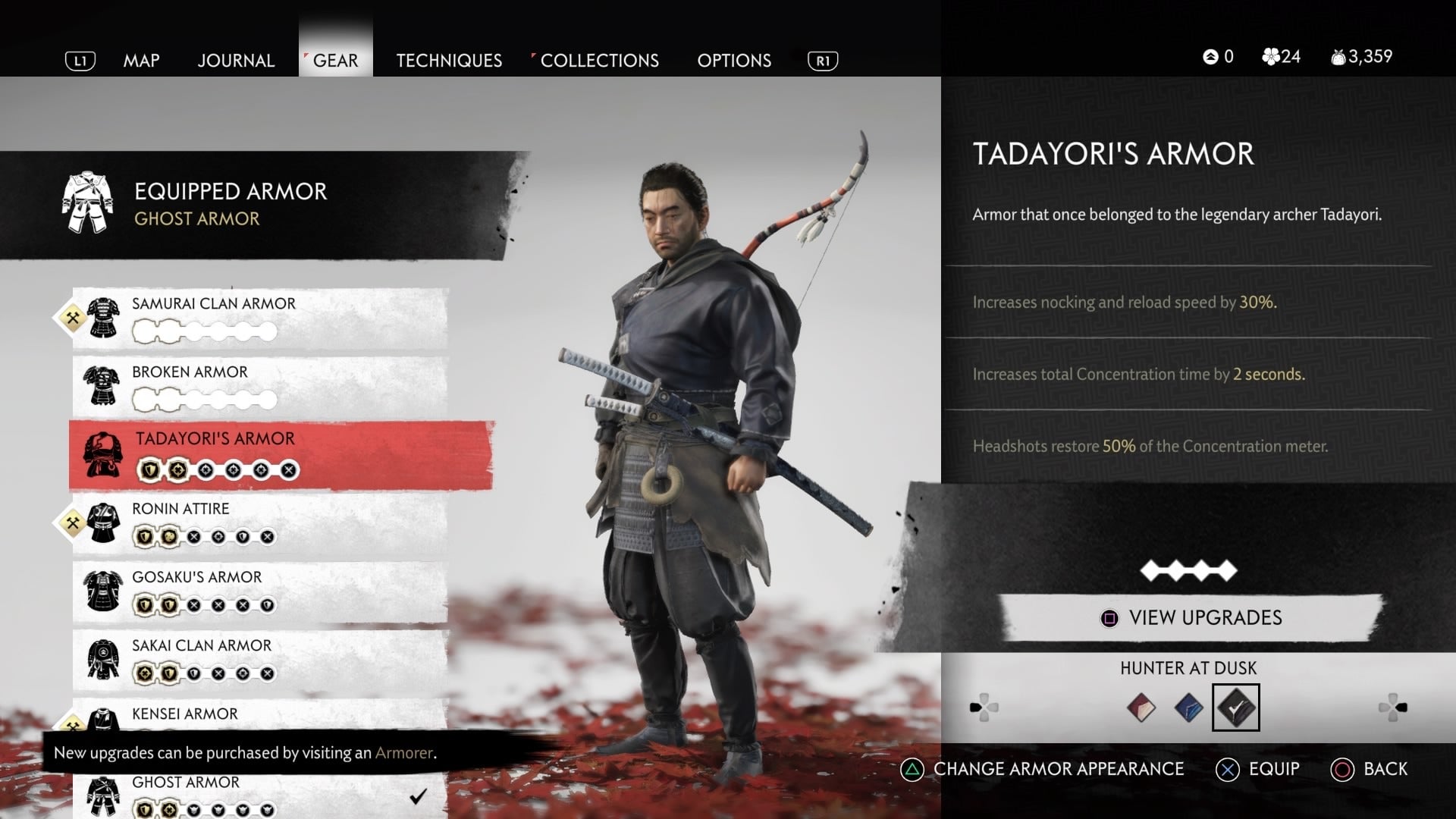Open the COLLECTIONS menu
Viewport: 1456px width, 819px height.
click(598, 60)
